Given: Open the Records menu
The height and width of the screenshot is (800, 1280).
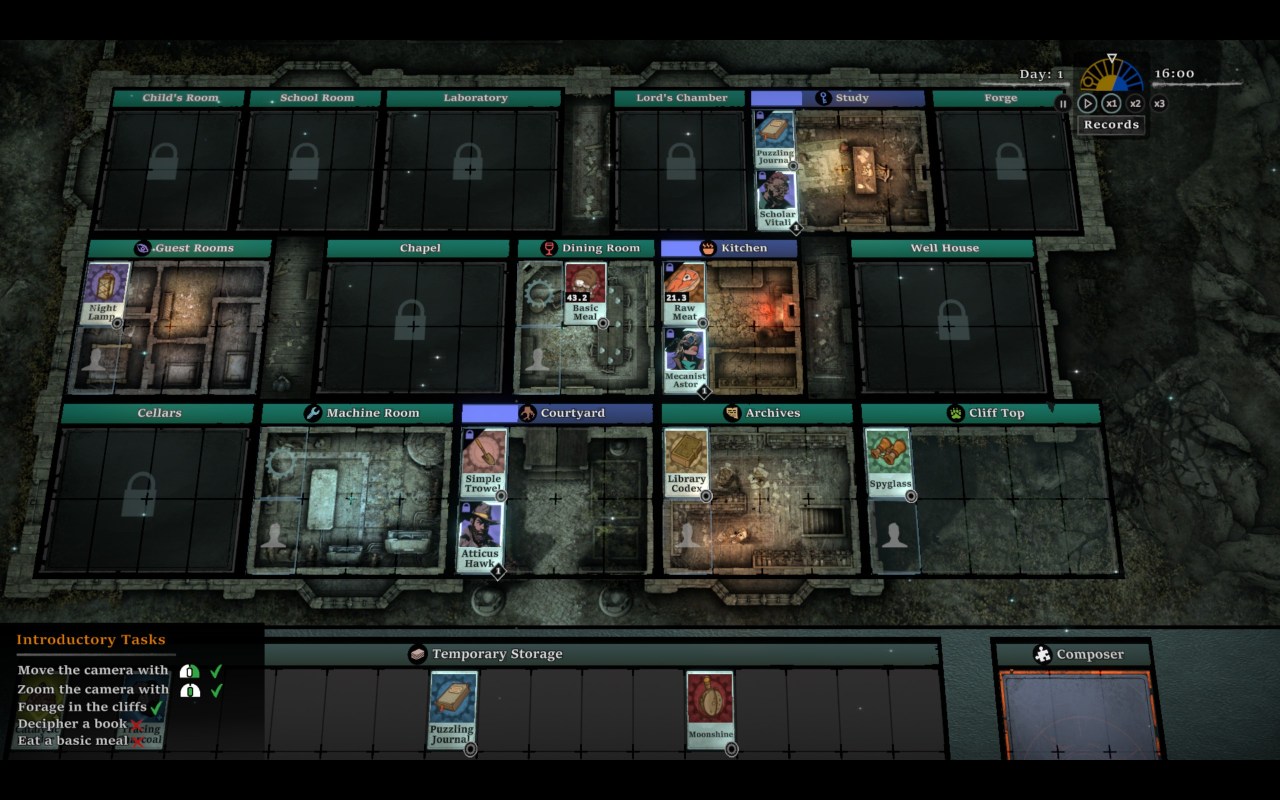Looking at the screenshot, I should [x=1110, y=124].
